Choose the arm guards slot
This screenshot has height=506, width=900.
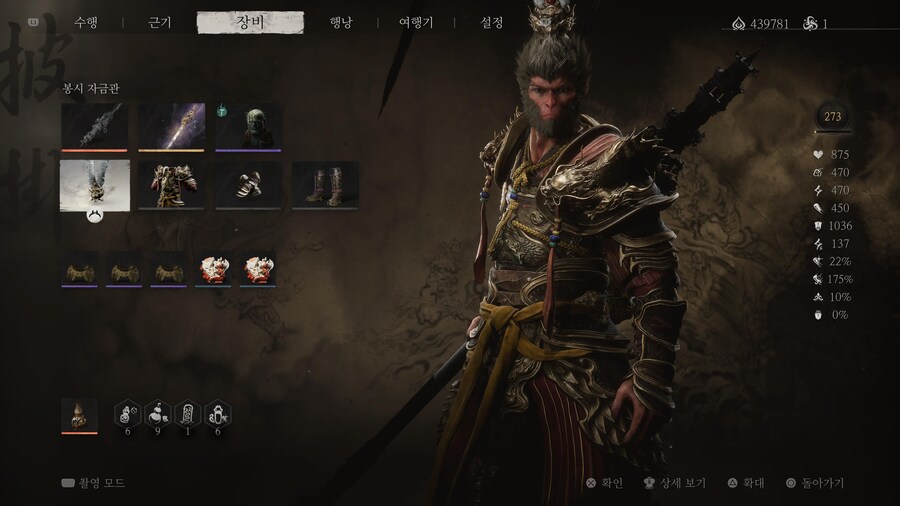tap(248, 186)
